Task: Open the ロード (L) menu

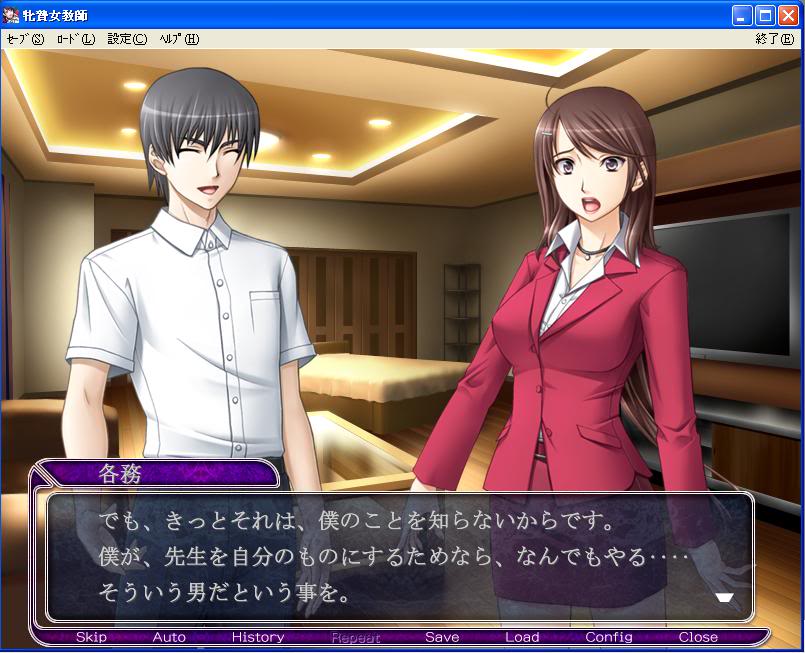Action: [x=75, y=39]
